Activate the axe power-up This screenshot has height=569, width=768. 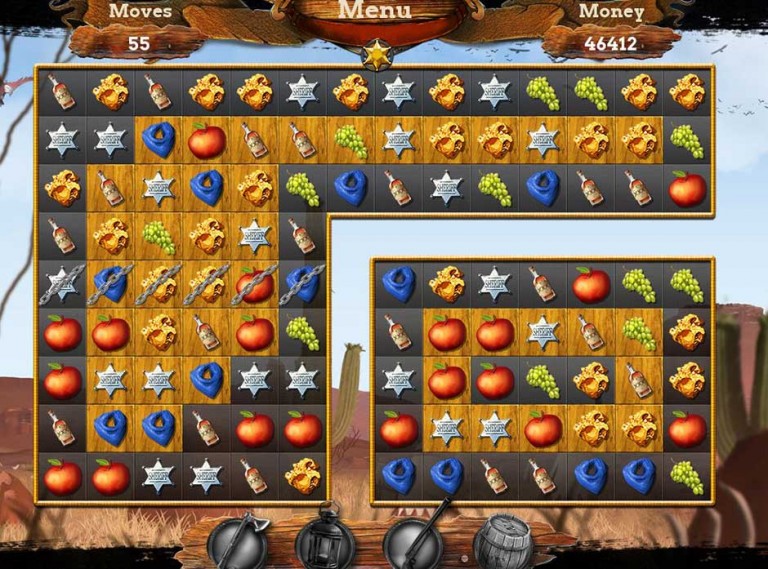coord(237,541)
